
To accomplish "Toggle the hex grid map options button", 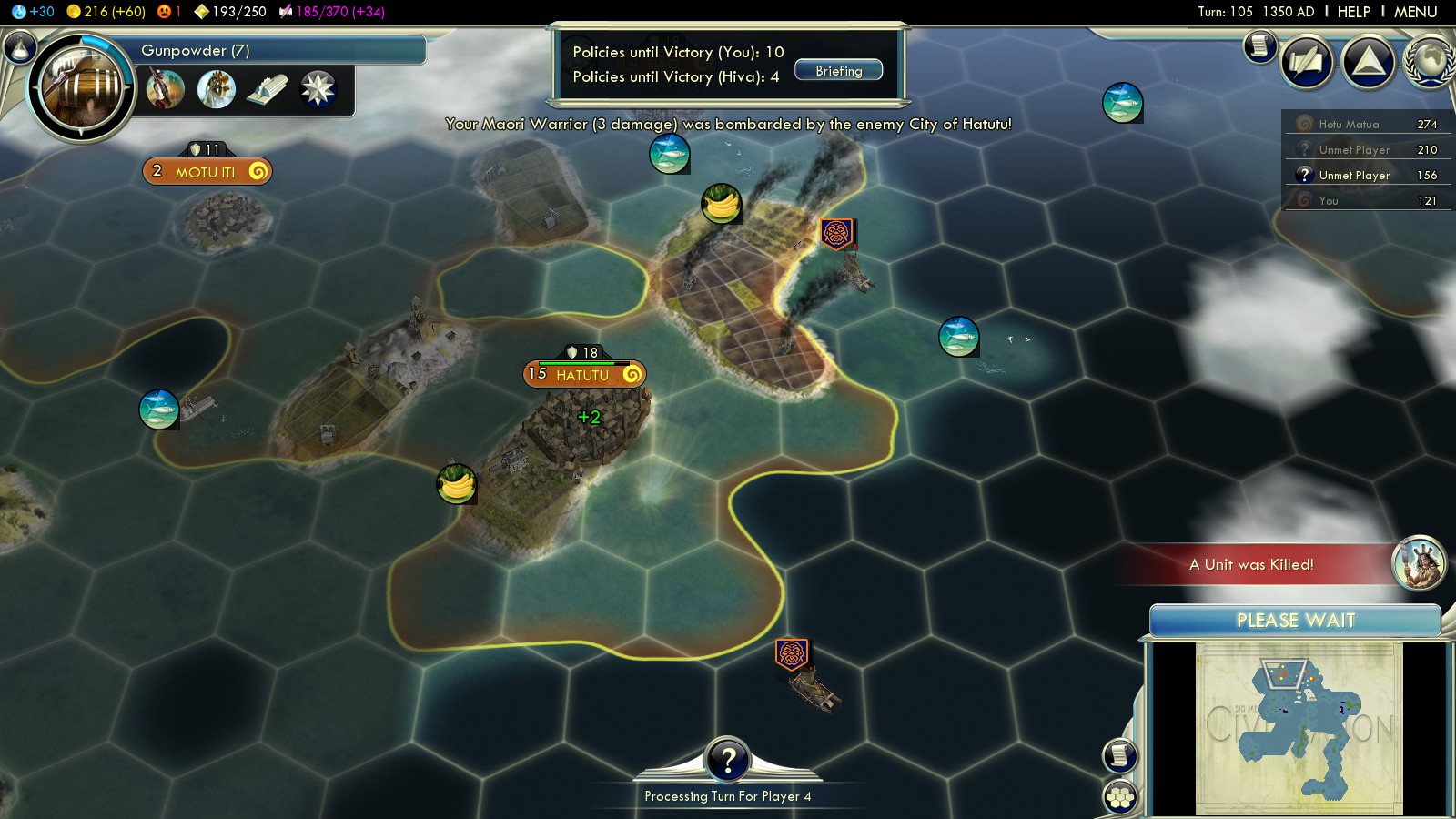I will [x=1120, y=797].
